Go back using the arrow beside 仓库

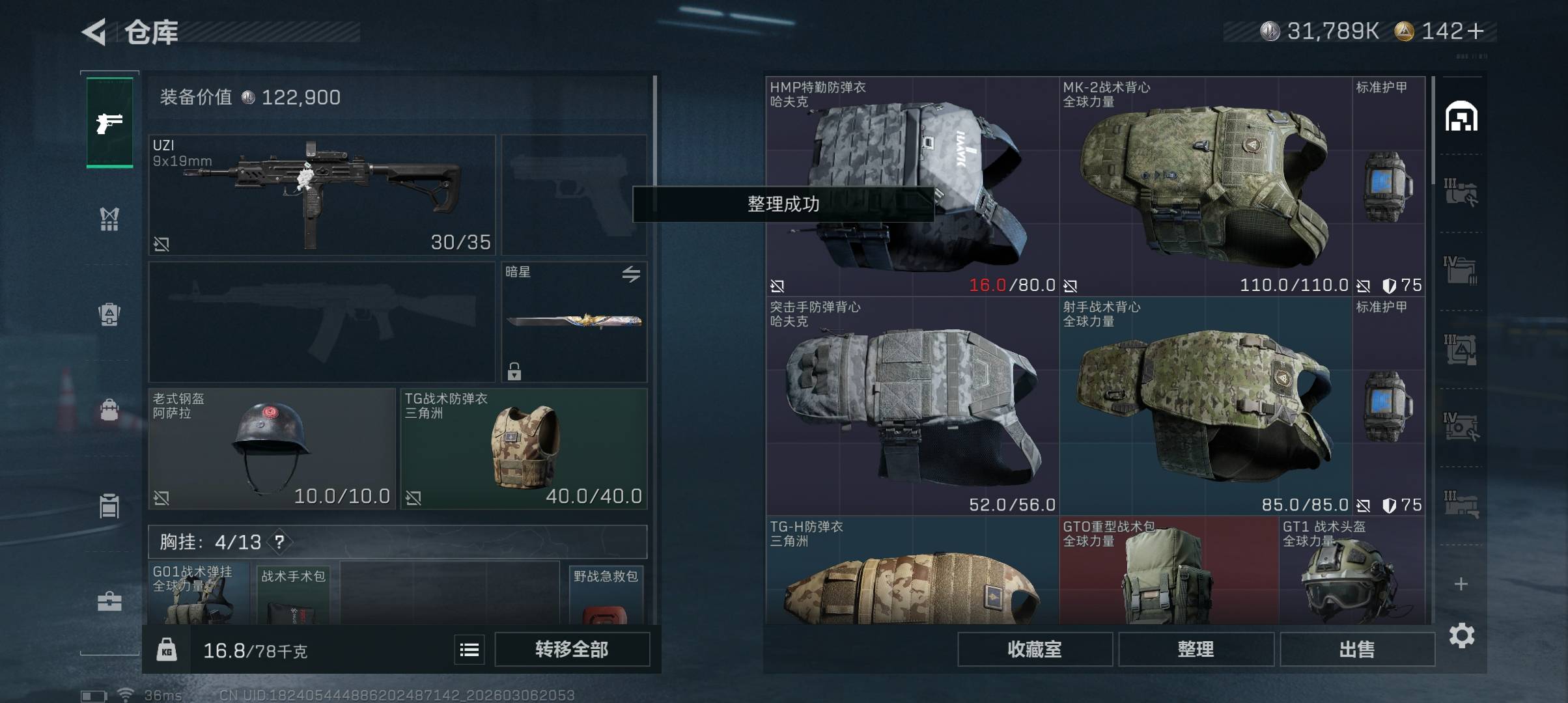94,32
